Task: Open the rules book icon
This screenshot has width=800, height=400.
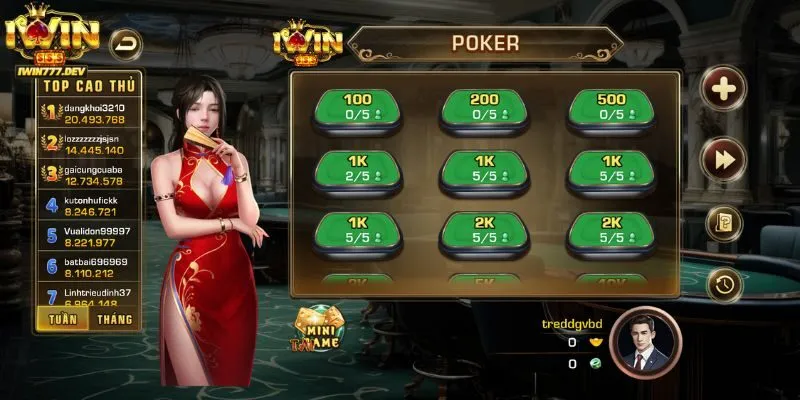Action: (723, 222)
